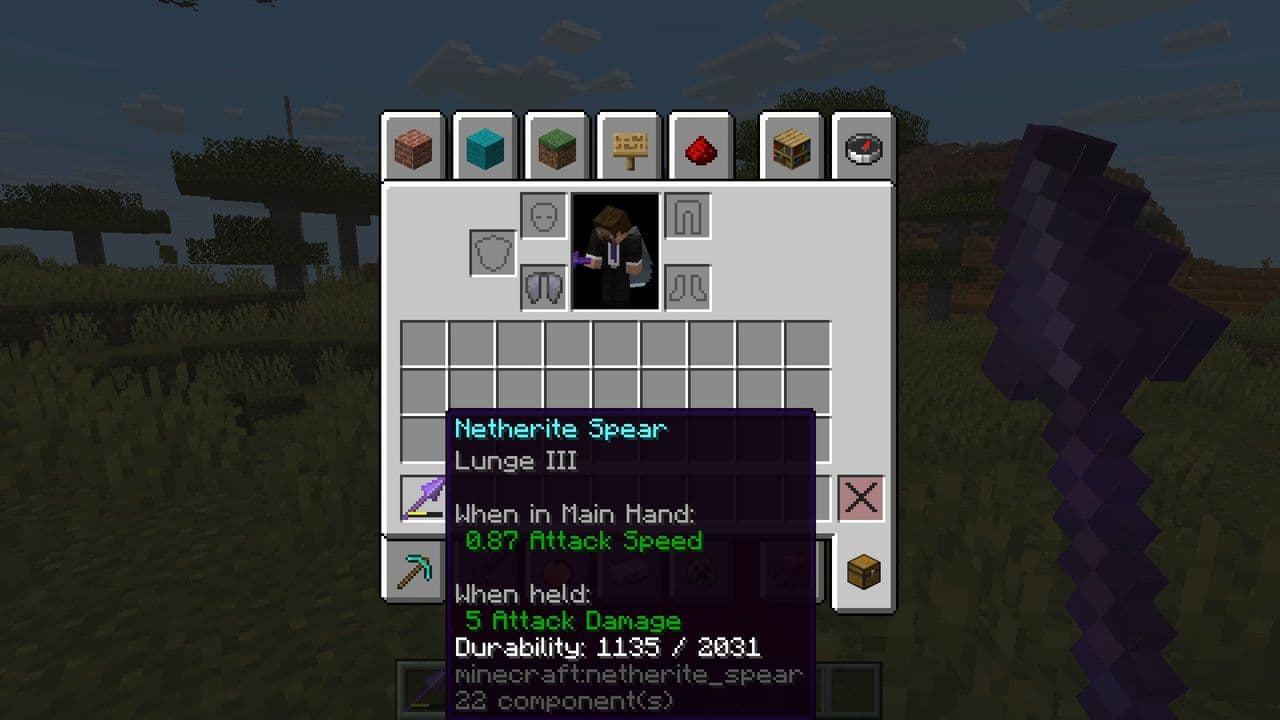Open the Natural Blocks grass block tab
Viewport: 1280px width, 720px height.
coord(557,150)
